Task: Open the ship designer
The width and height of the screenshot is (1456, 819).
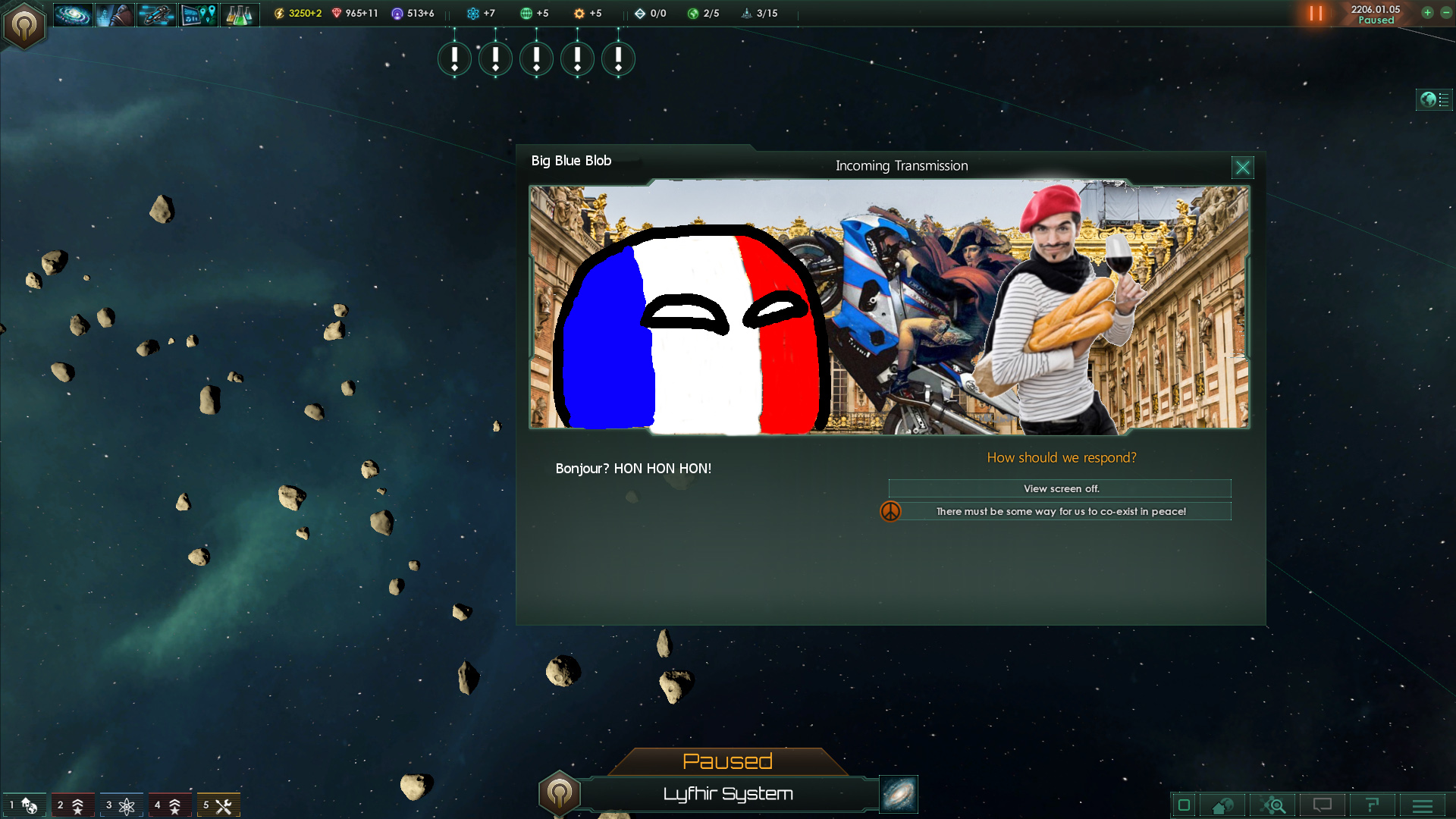Action: pos(156,14)
